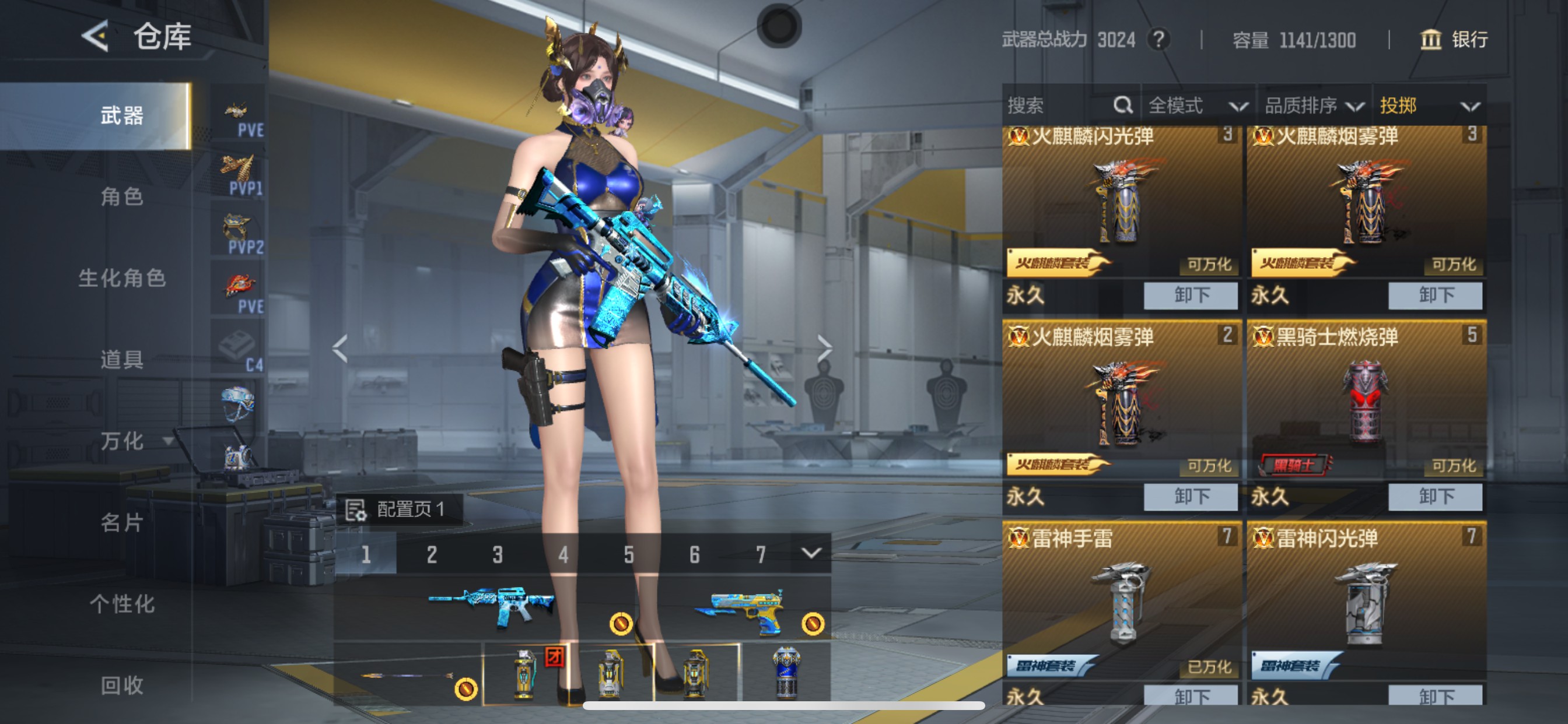Show the weapon power help question mark
The image size is (1568, 724).
(x=1159, y=40)
